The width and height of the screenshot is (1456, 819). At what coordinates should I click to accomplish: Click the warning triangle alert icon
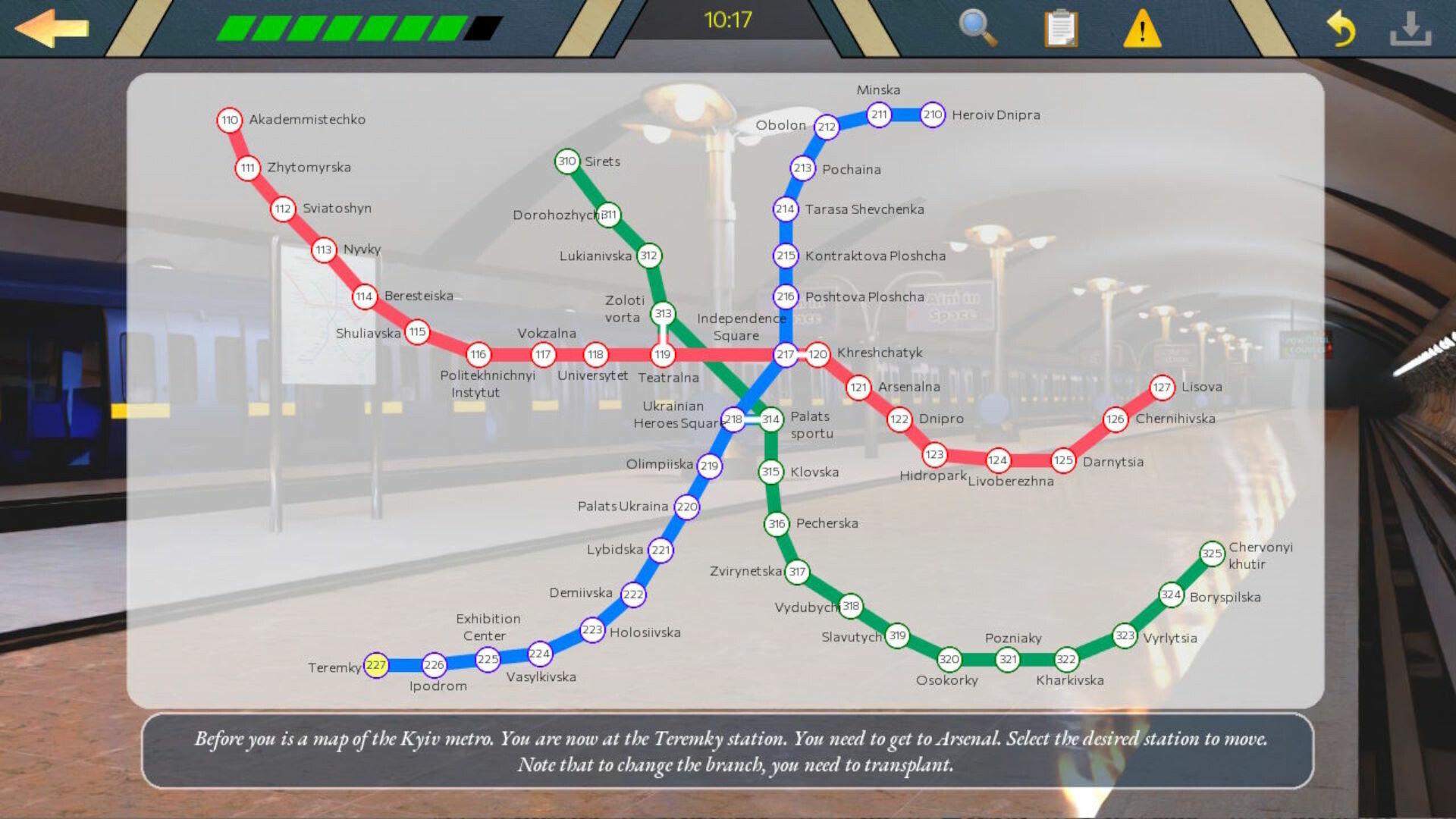click(x=1144, y=30)
